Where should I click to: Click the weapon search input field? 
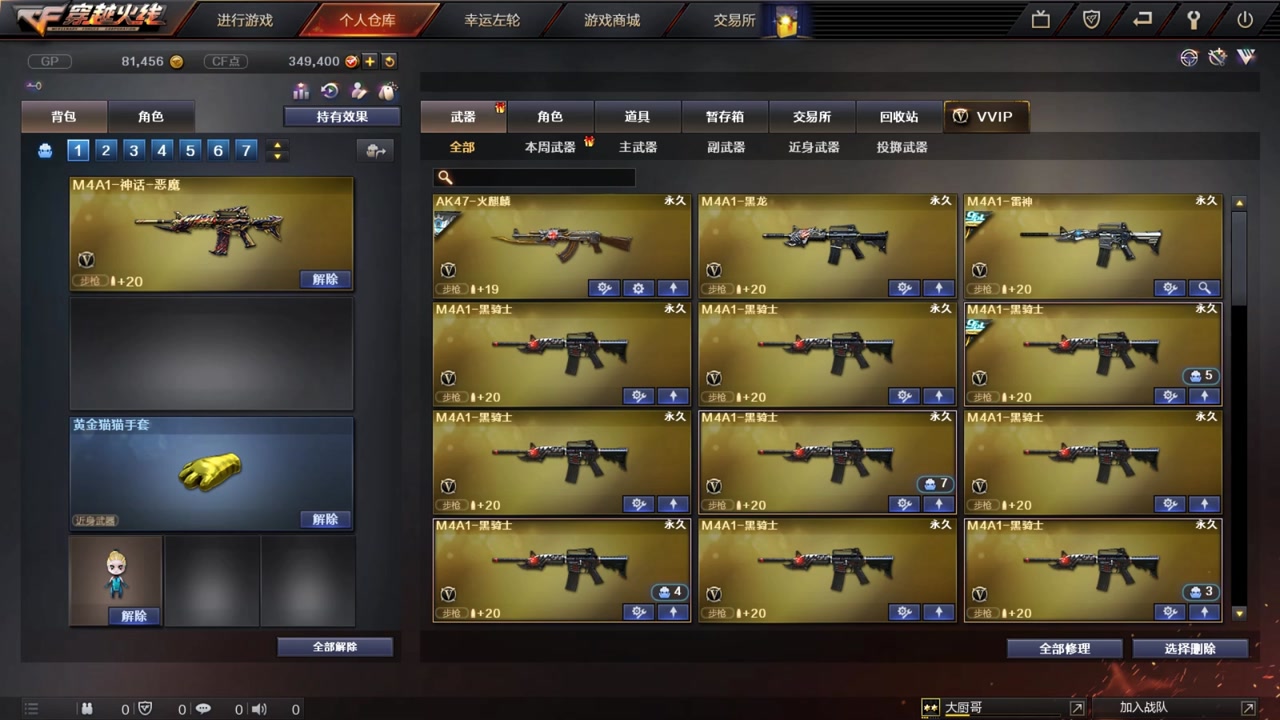(533, 177)
